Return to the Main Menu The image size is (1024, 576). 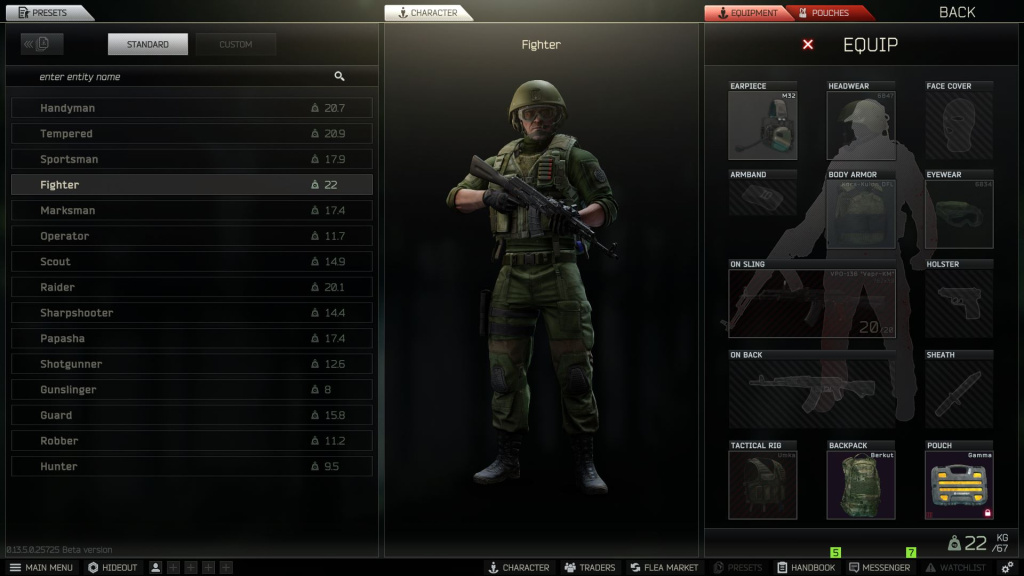point(41,568)
